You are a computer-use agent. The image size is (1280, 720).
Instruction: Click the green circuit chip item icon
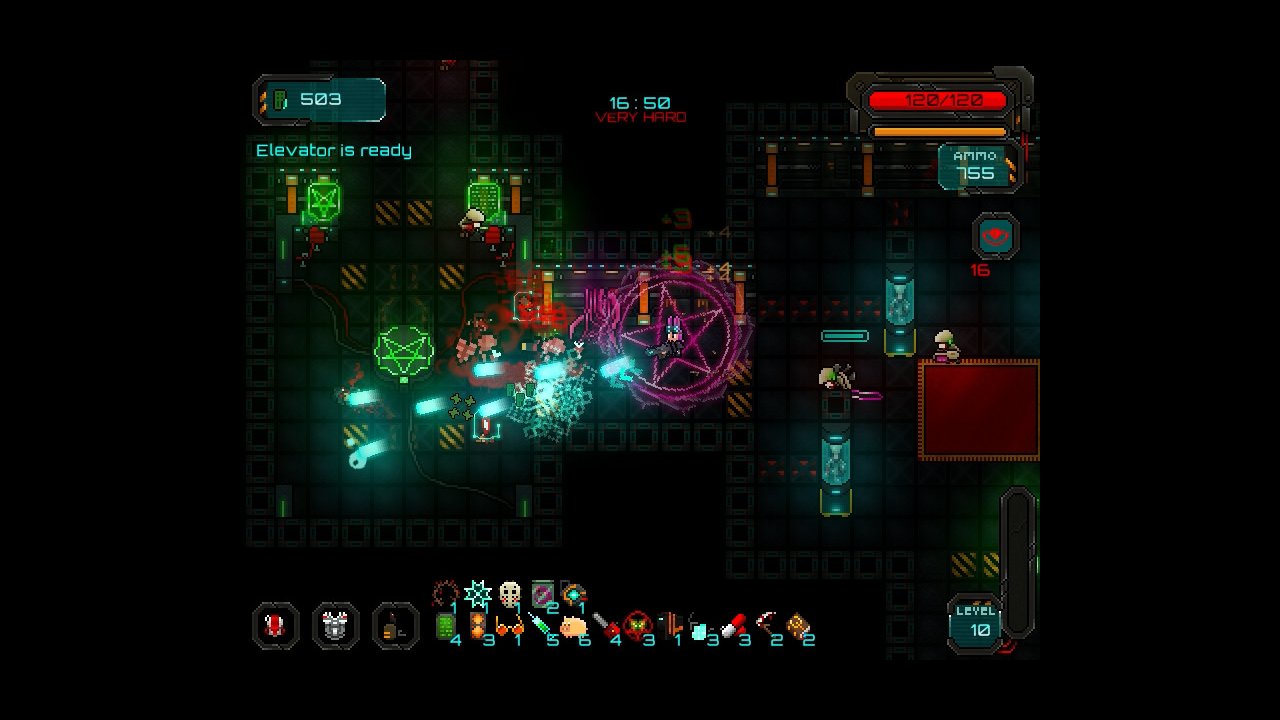pos(446,627)
